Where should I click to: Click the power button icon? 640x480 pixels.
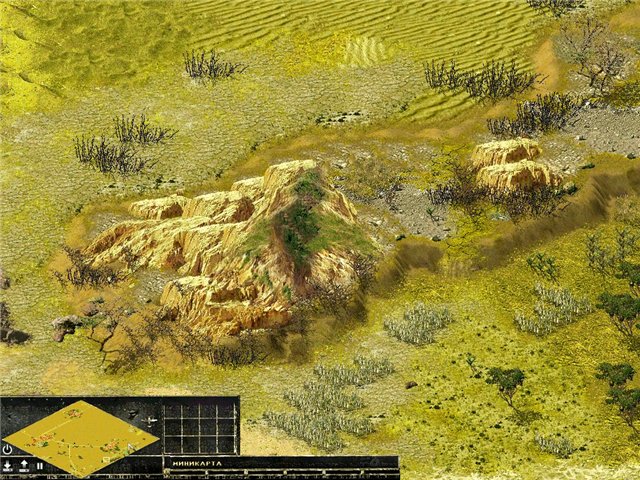8,450
